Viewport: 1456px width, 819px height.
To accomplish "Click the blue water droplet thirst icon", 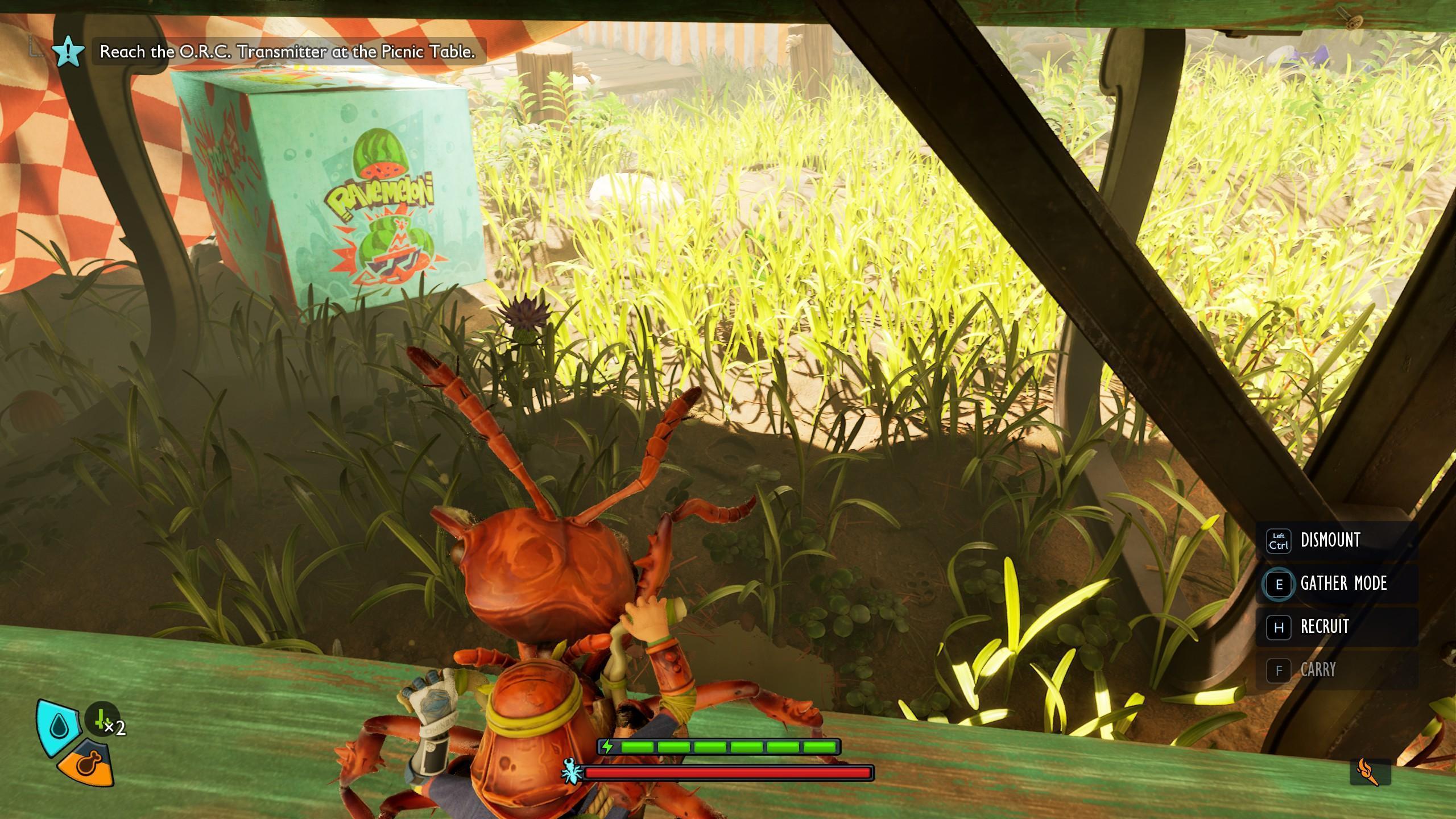I will coord(59,726).
